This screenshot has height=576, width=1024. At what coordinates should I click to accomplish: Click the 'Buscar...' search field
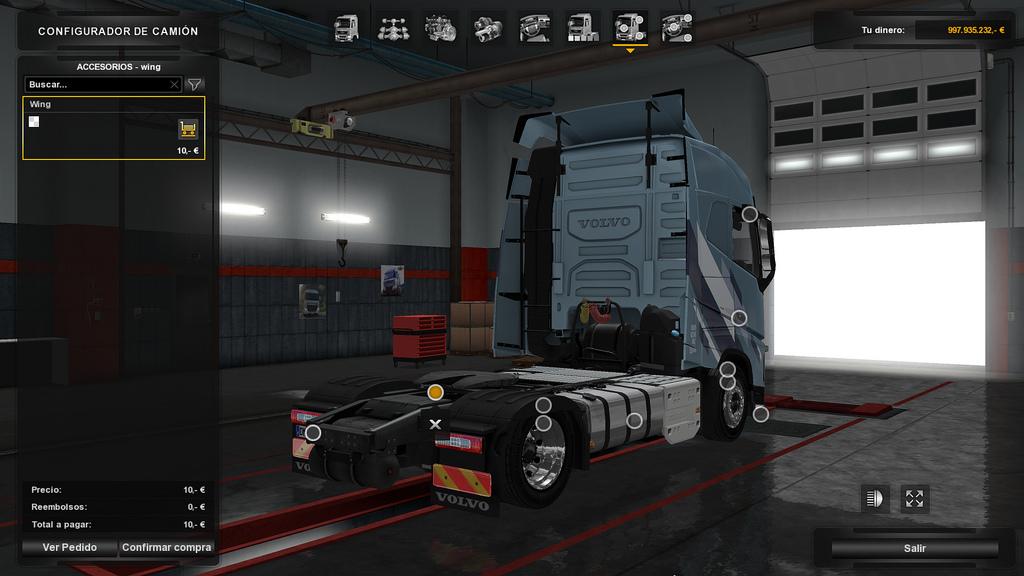[98, 85]
